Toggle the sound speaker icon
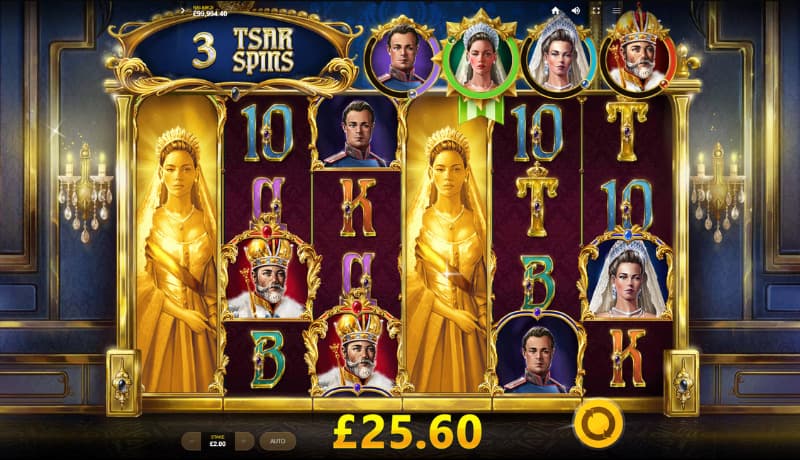The image size is (800, 460). [575, 11]
